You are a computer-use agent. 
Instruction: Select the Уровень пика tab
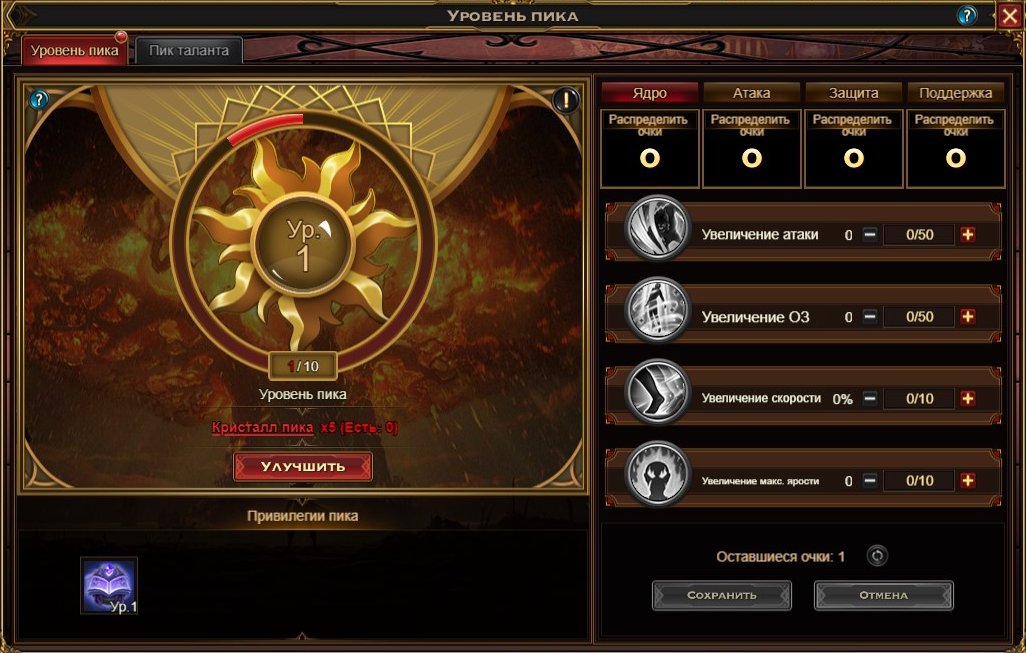click(75, 50)
